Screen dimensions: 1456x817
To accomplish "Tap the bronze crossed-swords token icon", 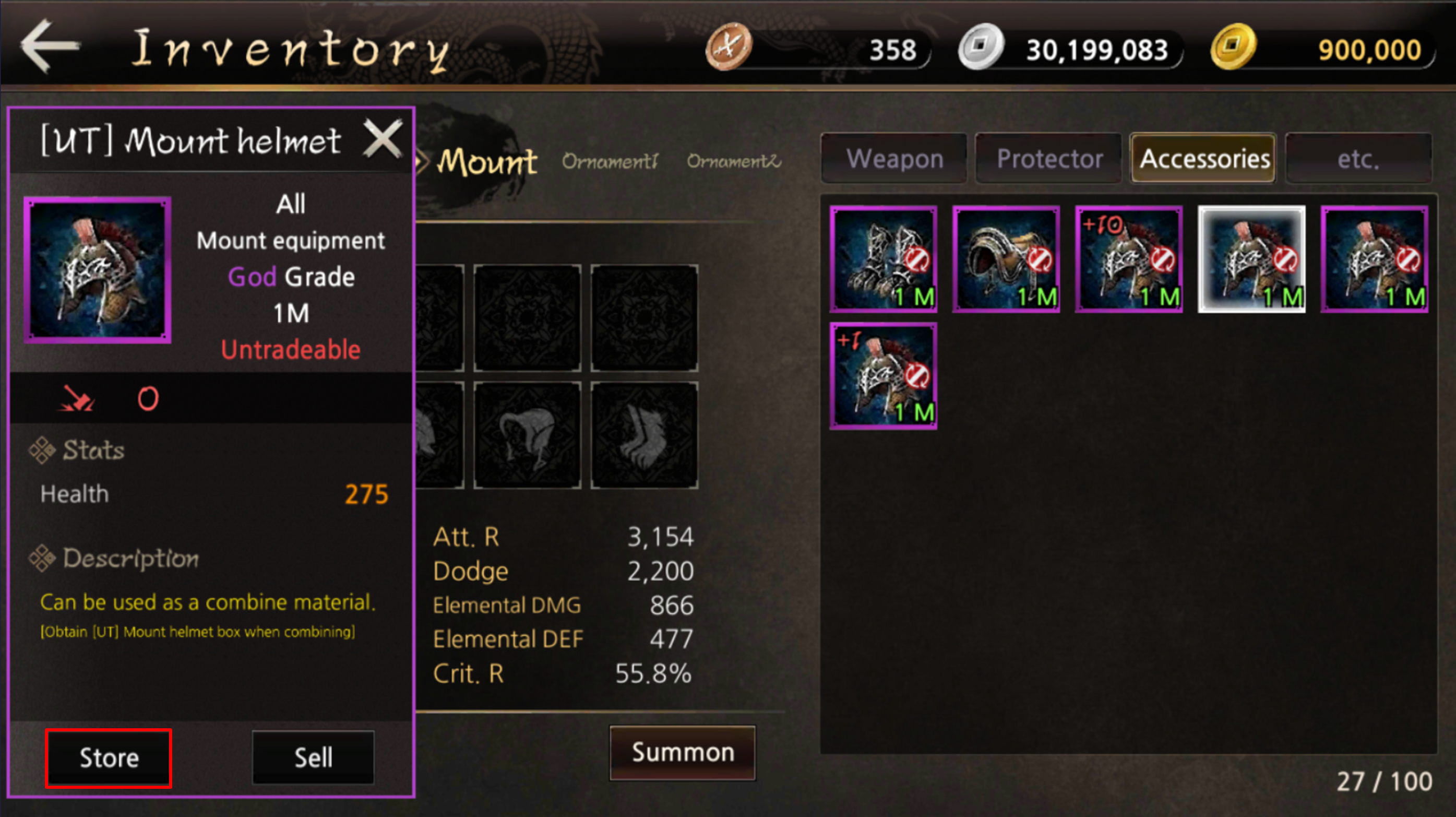I will [x=729, y=47].
